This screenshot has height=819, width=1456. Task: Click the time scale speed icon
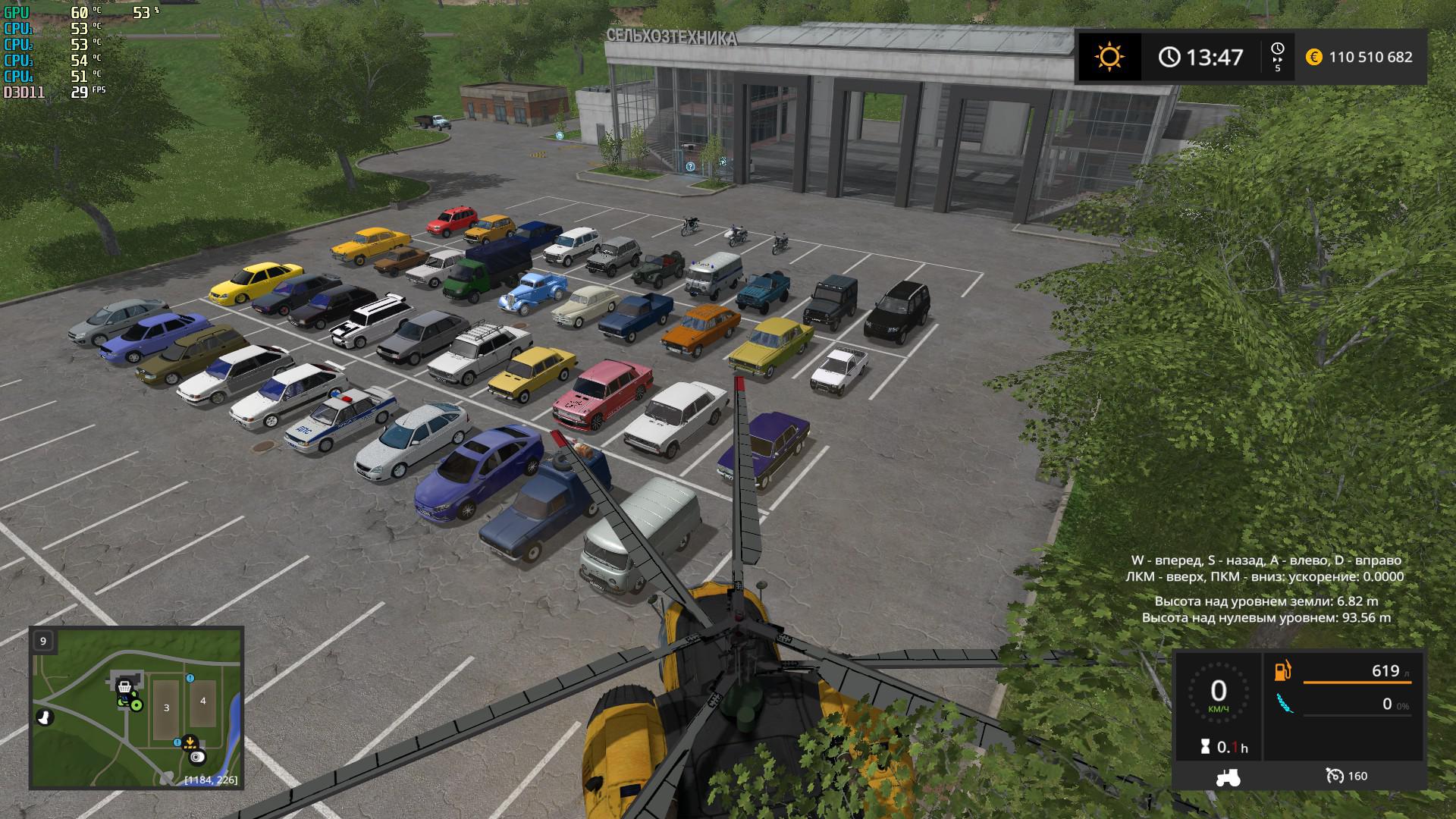[x=1277, y=56]
